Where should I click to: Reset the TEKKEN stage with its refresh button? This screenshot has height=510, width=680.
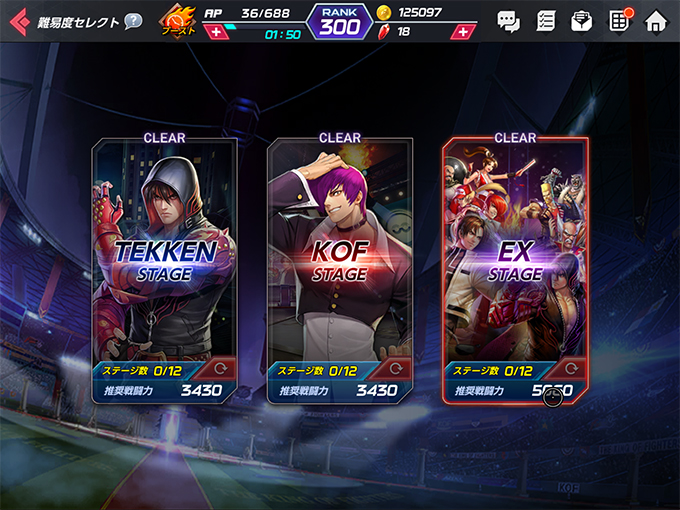[x=223, y=368]
